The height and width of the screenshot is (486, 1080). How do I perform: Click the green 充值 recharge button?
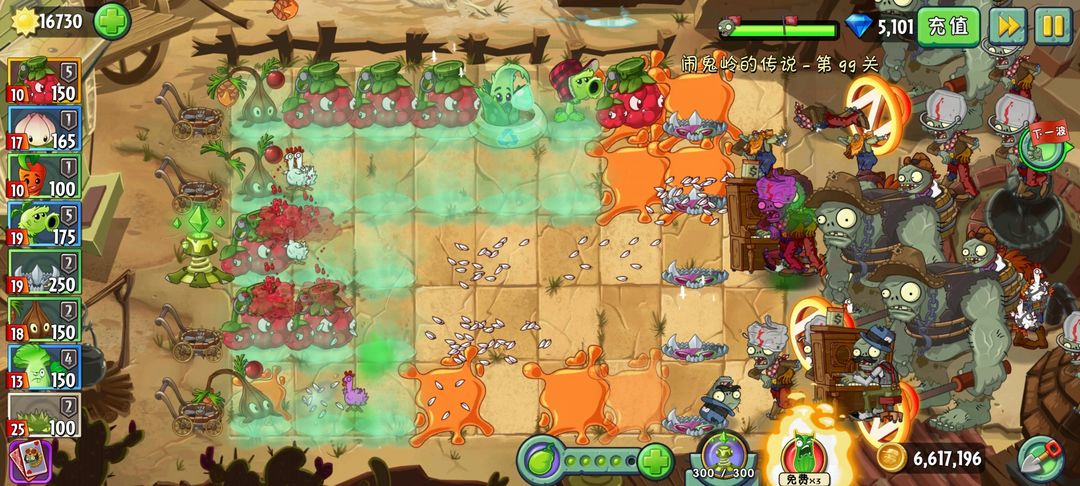pyautogui.click(x=948, y=25)
